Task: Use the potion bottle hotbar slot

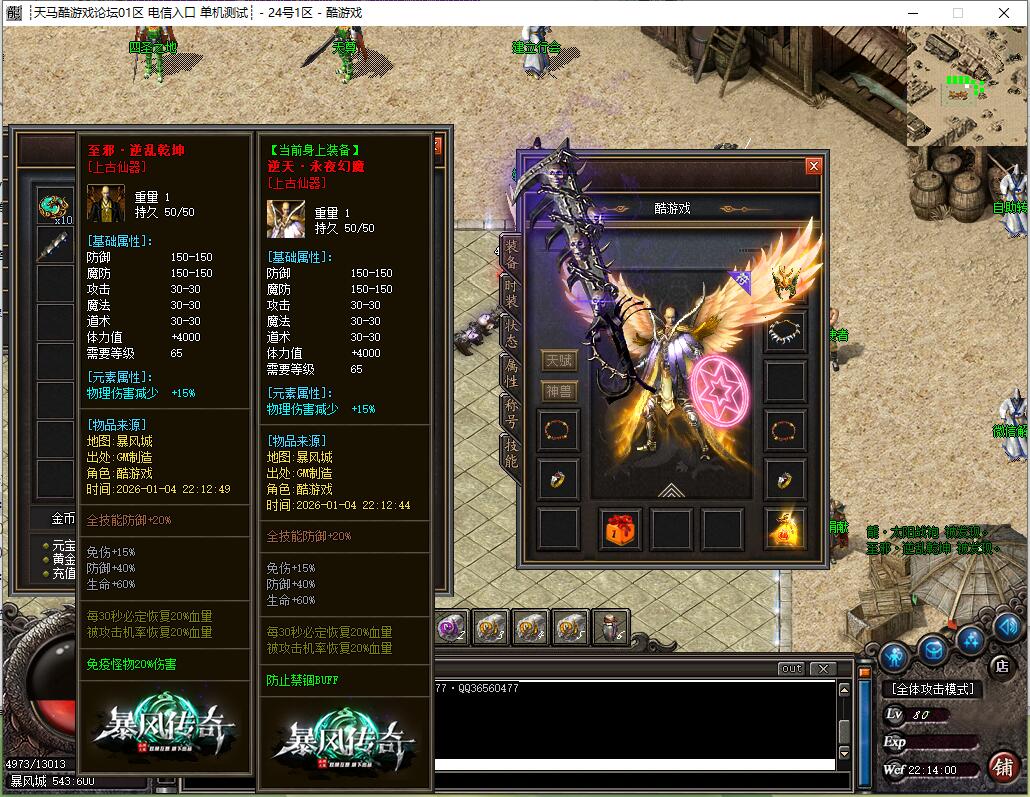Action: click(x=611, y=627)
